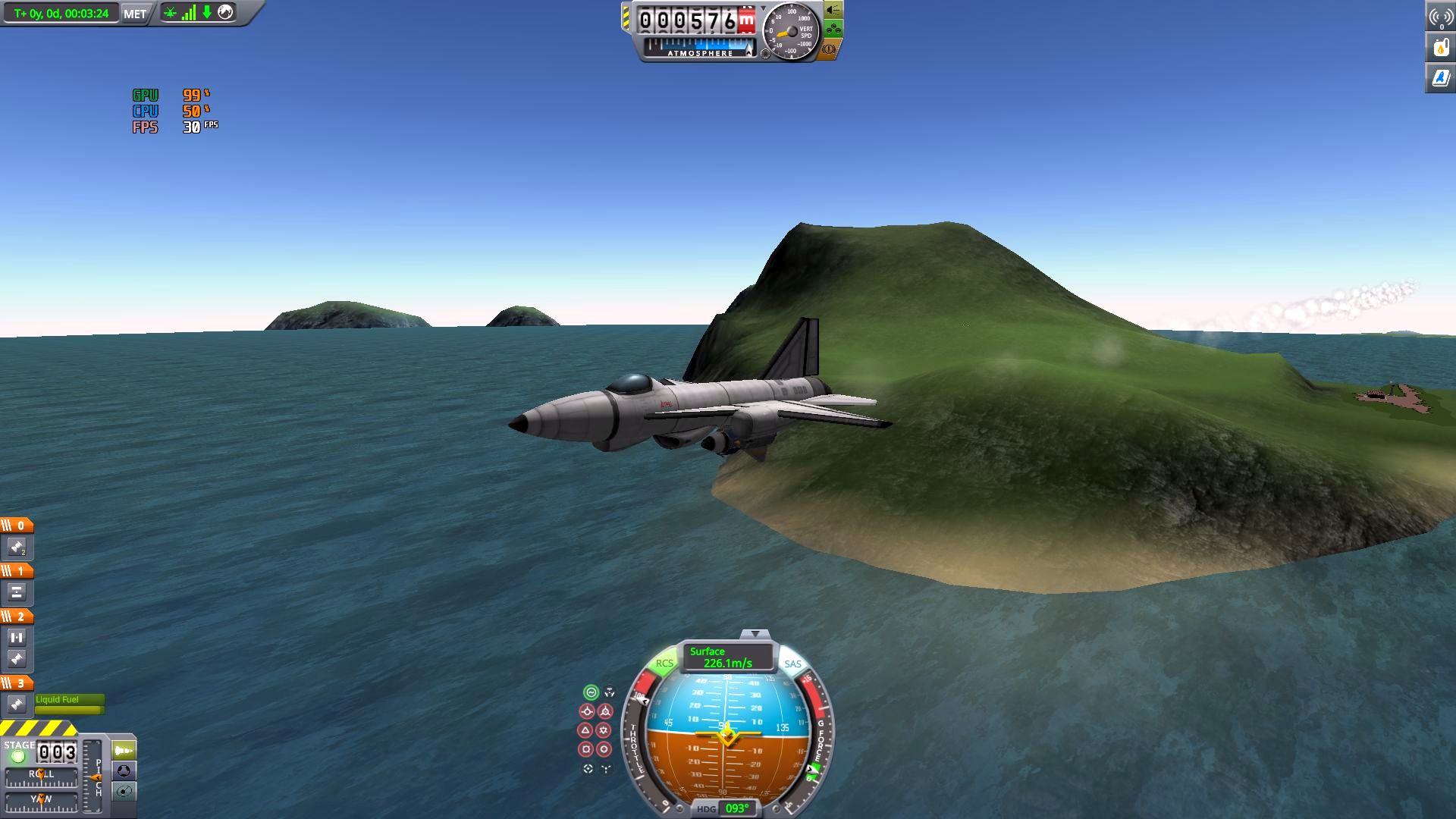Toggle the lights button beside the altimeter
1456x819 pixels.
(x=833, y=10)
